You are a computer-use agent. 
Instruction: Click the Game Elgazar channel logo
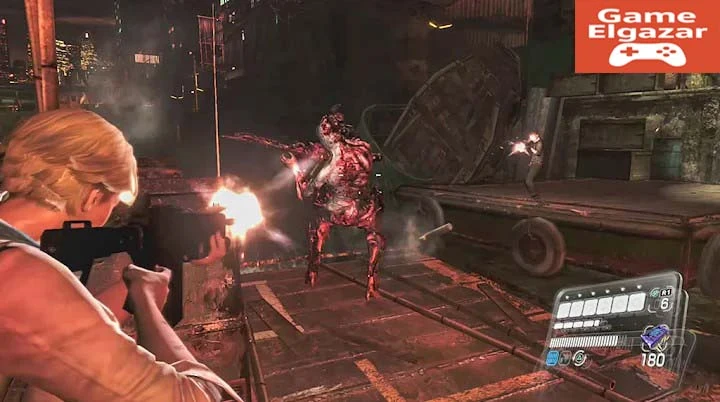click(647, 36)
